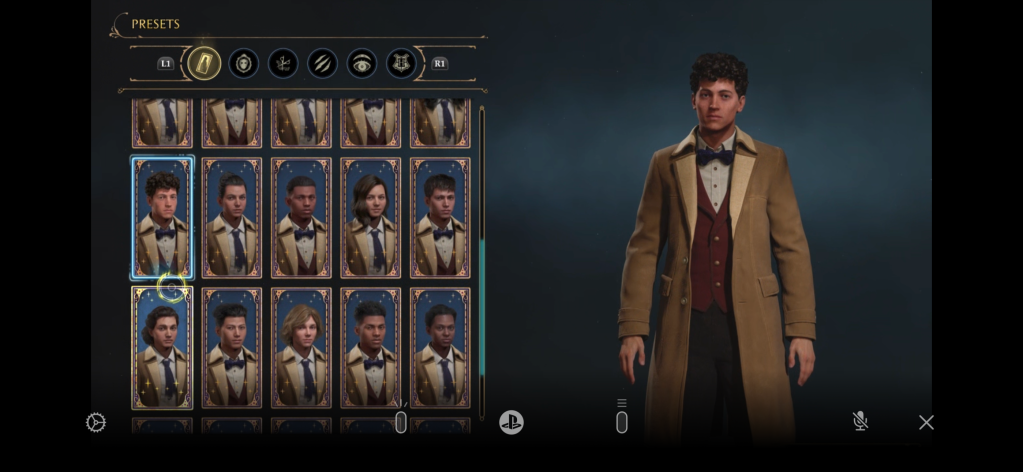Toggle the muted microphone icon
The width and height of the screenshot is (1023, 472).
860,422
